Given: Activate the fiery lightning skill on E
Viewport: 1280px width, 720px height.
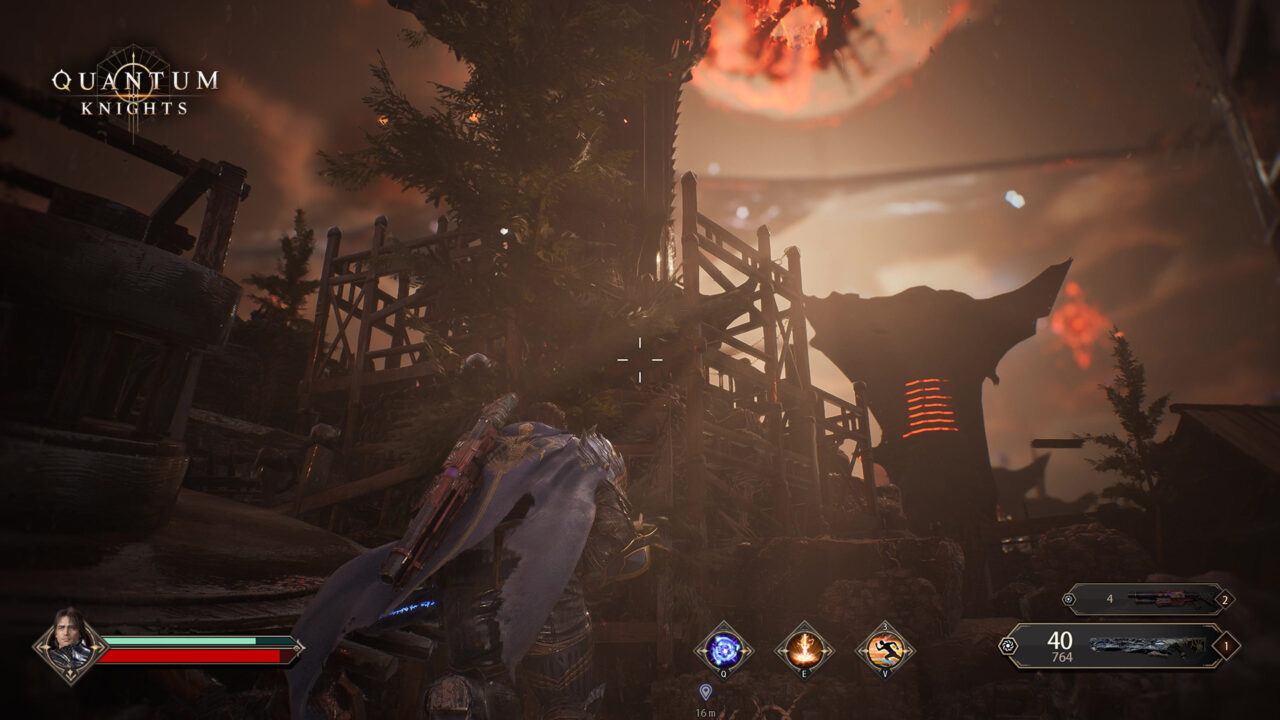Looking at the screenshot, I should 805,650.
